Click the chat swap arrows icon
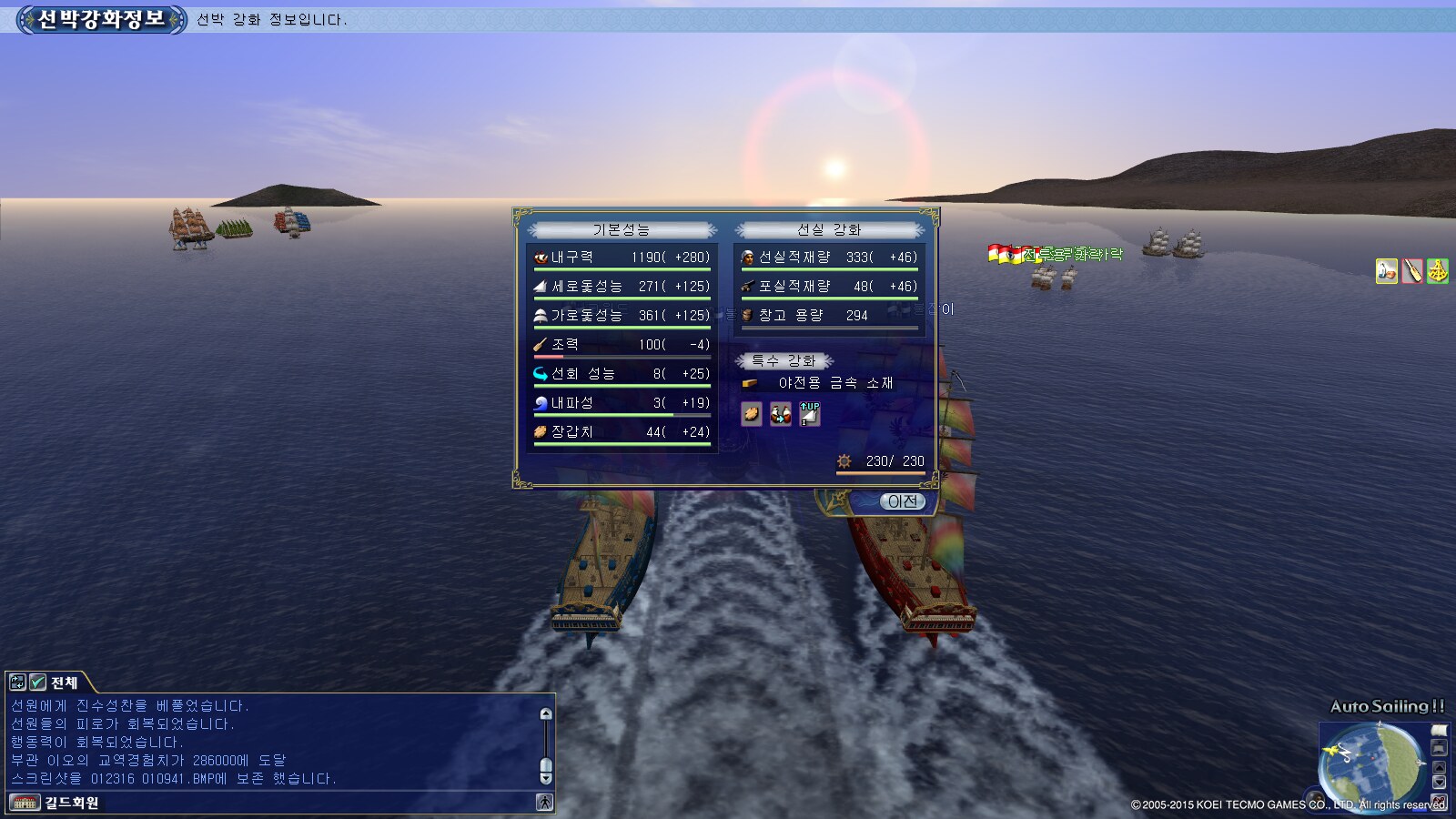Screen dimensions: 1456x819 coord(17,682)
